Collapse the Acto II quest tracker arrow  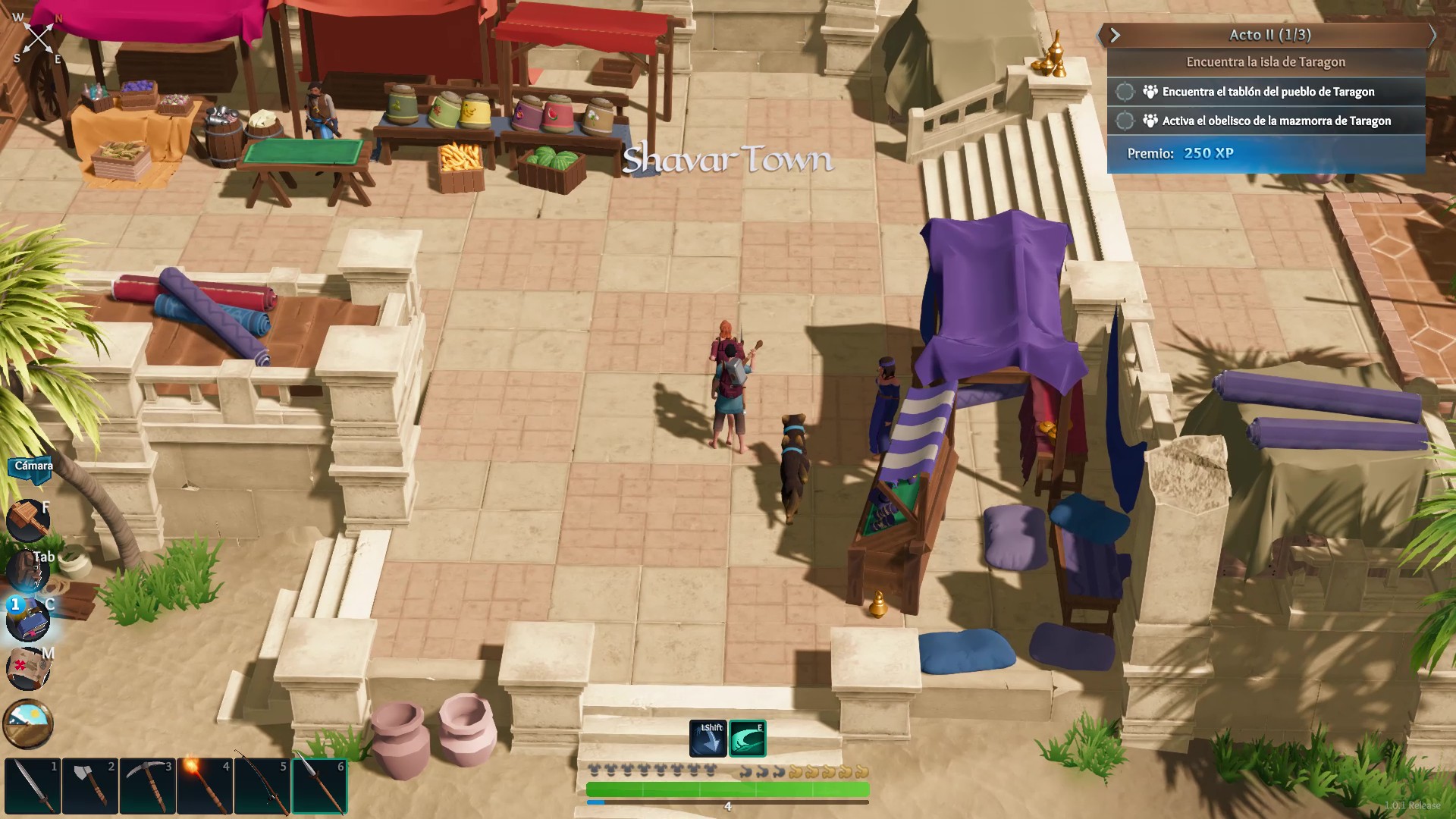click(x=1115, y=35)
